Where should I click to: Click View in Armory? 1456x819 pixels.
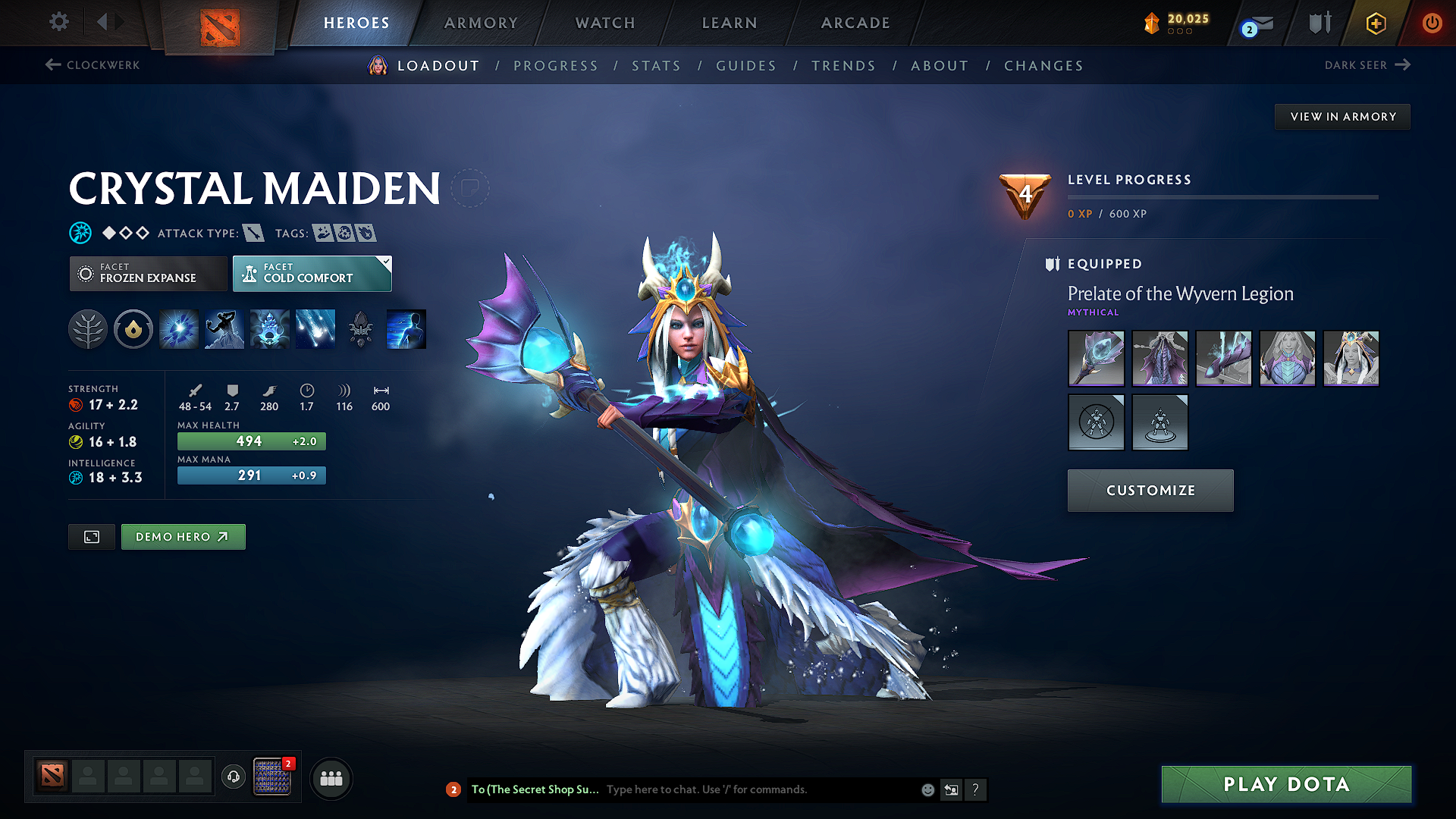pyautogui.click(x=1342, y=117)
